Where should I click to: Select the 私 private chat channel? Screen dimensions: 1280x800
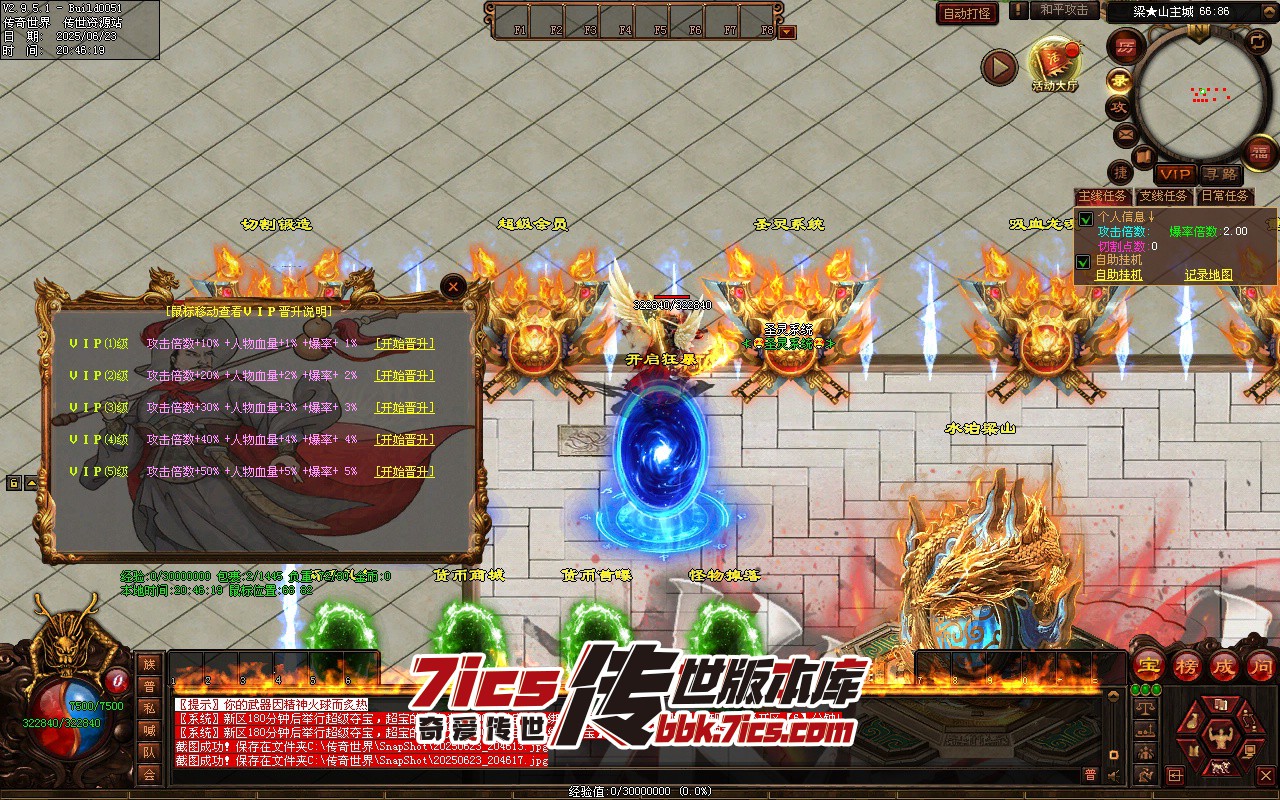tap(149, 708)
